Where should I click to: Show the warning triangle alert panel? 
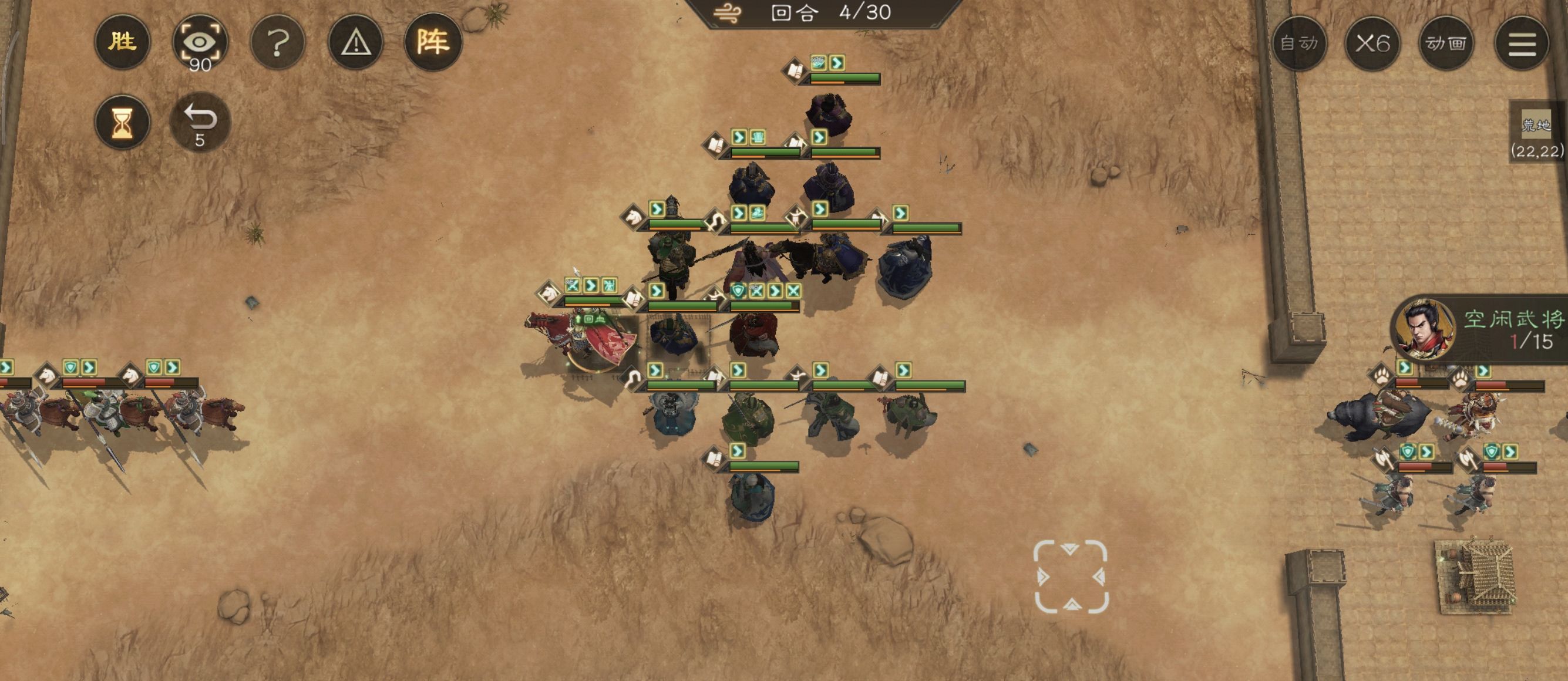click(355, 43)
